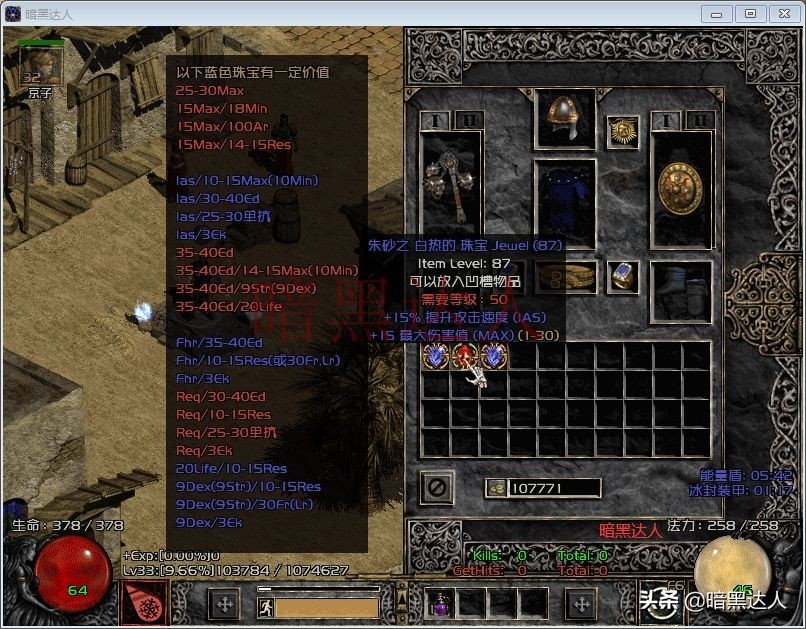Use the purple potion in the belt
This screenshot has width=806, height=629.
440,603
